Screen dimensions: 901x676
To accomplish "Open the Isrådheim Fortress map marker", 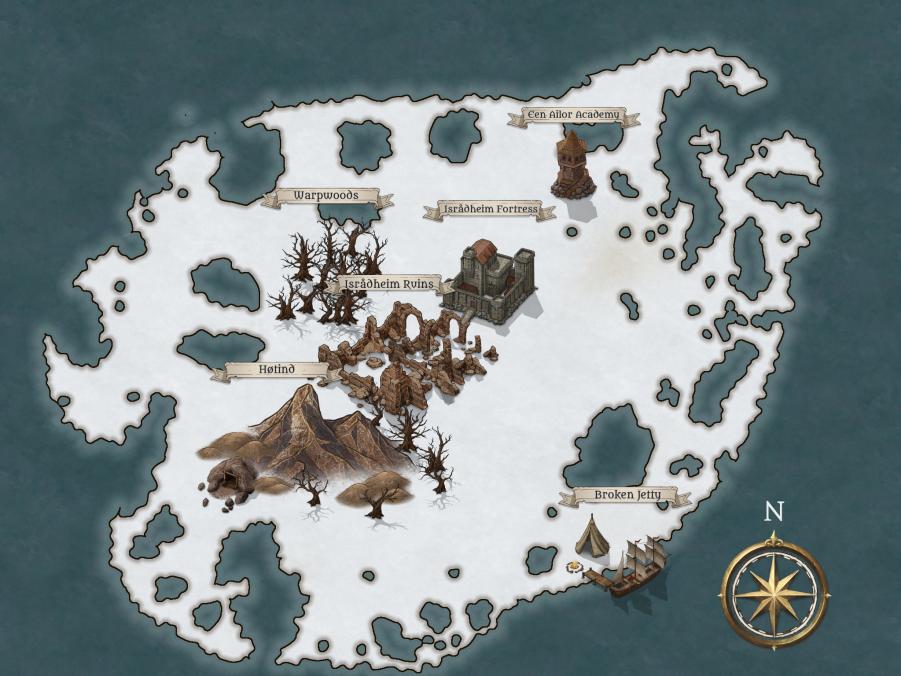I will click(489, 210).
